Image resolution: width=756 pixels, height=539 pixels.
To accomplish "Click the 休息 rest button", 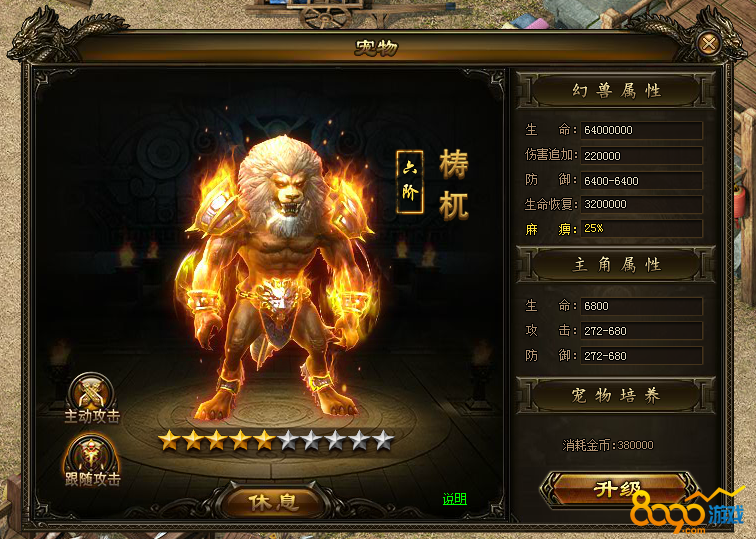I will click(273, 500).
